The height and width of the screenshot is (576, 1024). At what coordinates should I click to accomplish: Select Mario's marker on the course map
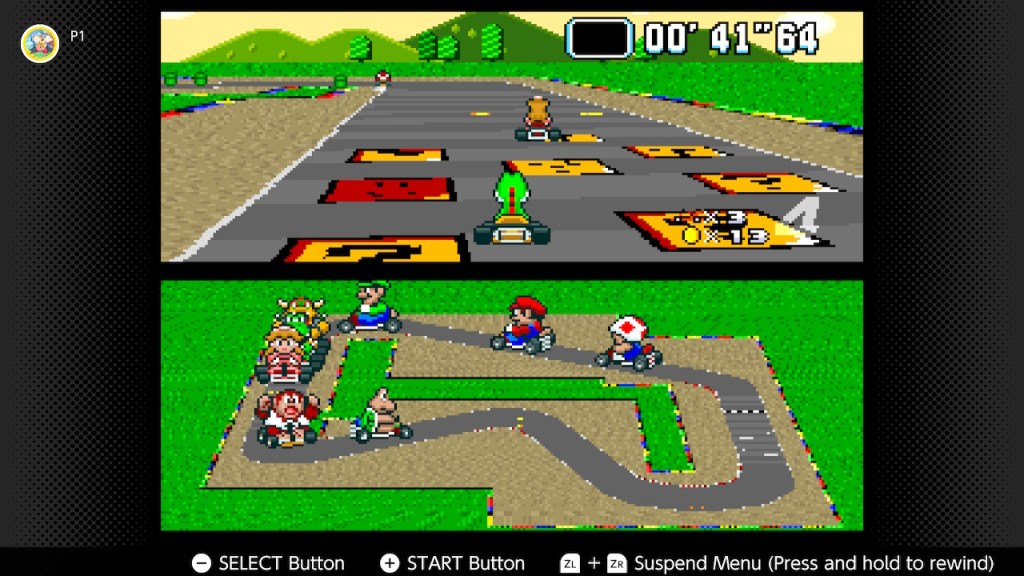pos(522,324)
